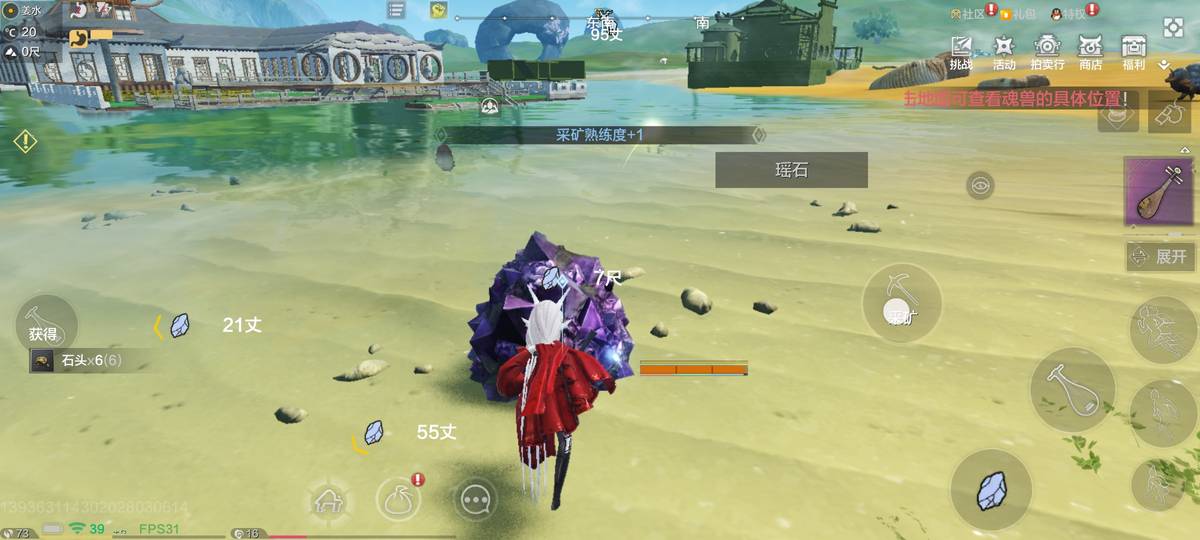This screenshot has height=540, width=1200.
Task: Open the list menu icon
Action: [x=397, y=10]
